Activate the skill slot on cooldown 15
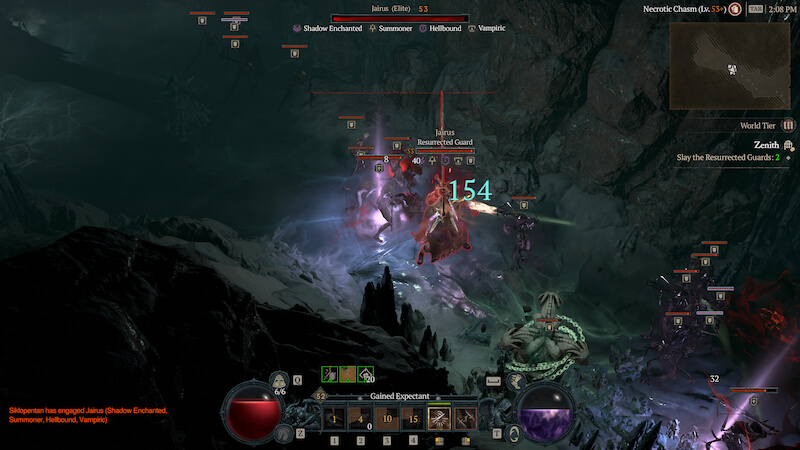Image resolution: width=800 pixels, height=450 pixels. click(412, 418)
